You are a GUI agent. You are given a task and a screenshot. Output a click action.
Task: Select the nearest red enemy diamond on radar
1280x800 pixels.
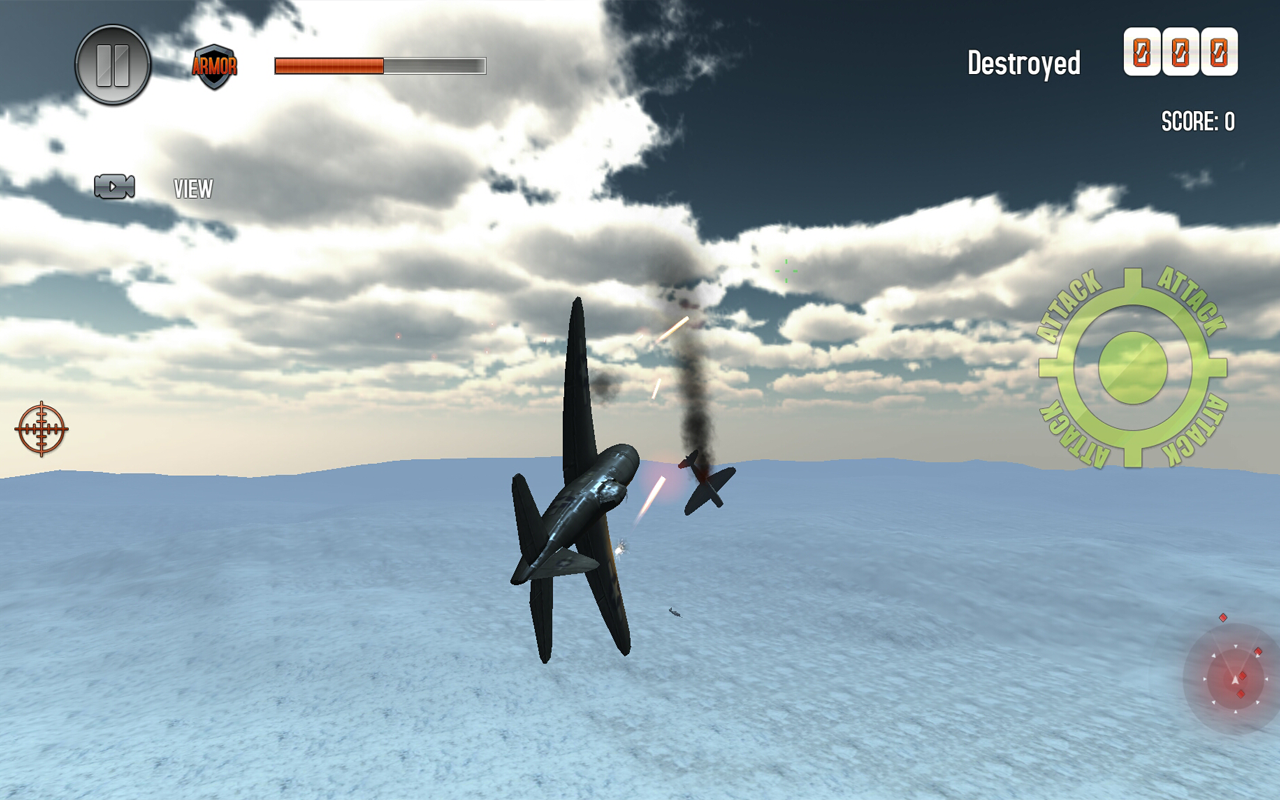(1242, 676)
